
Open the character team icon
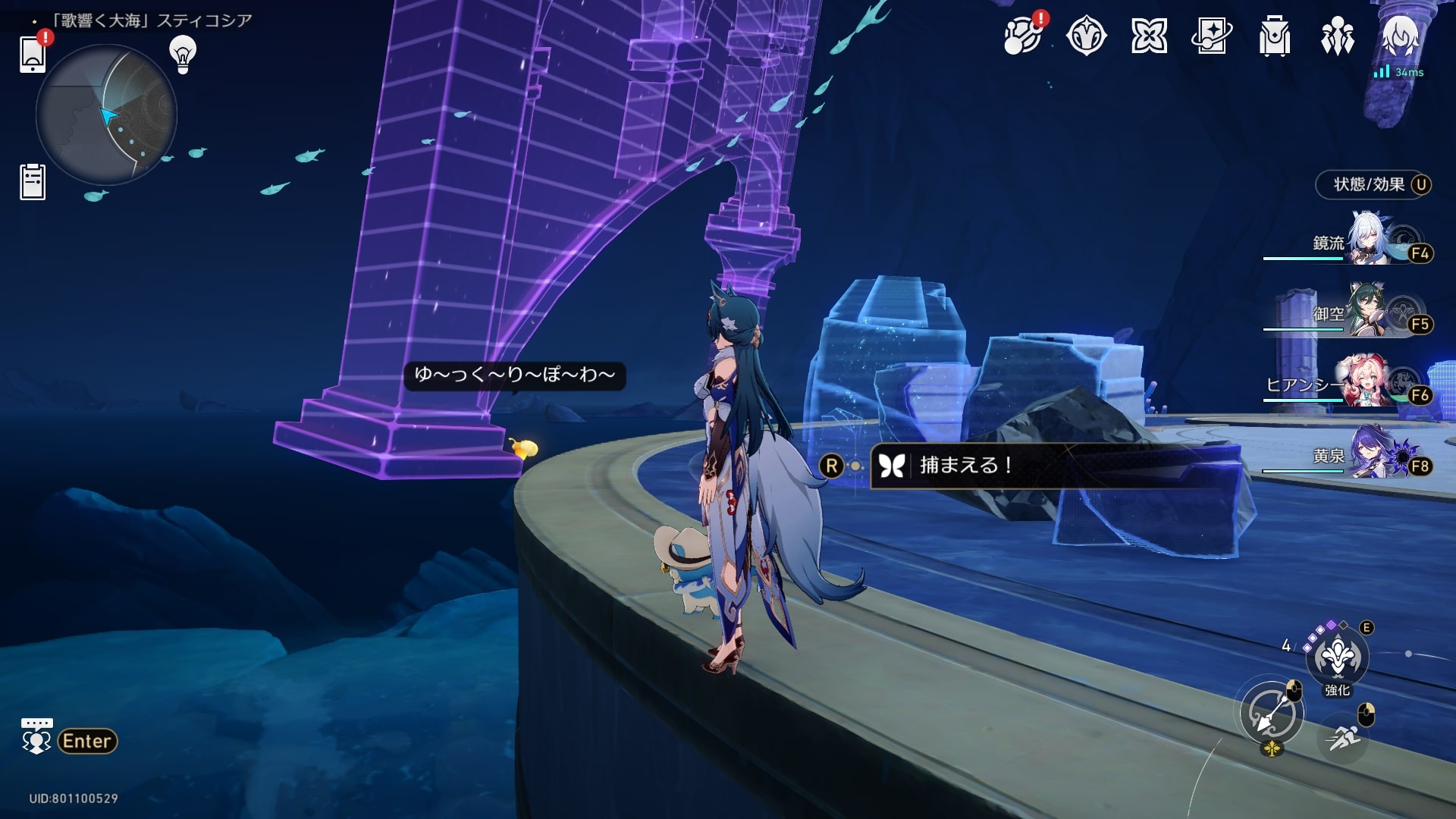[1337, 36]
